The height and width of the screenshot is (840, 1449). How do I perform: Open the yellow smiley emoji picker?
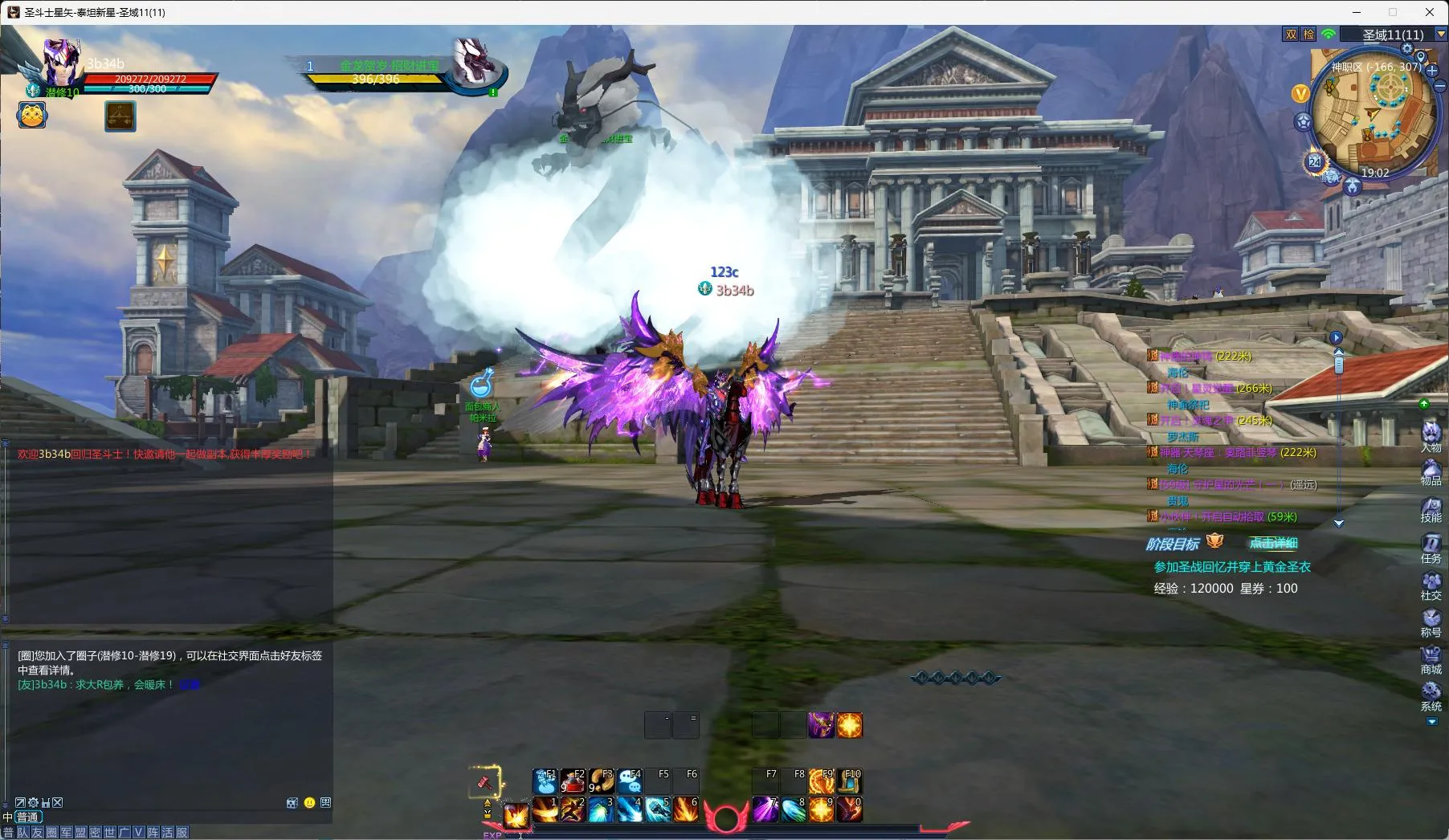(x=309, y=802)
